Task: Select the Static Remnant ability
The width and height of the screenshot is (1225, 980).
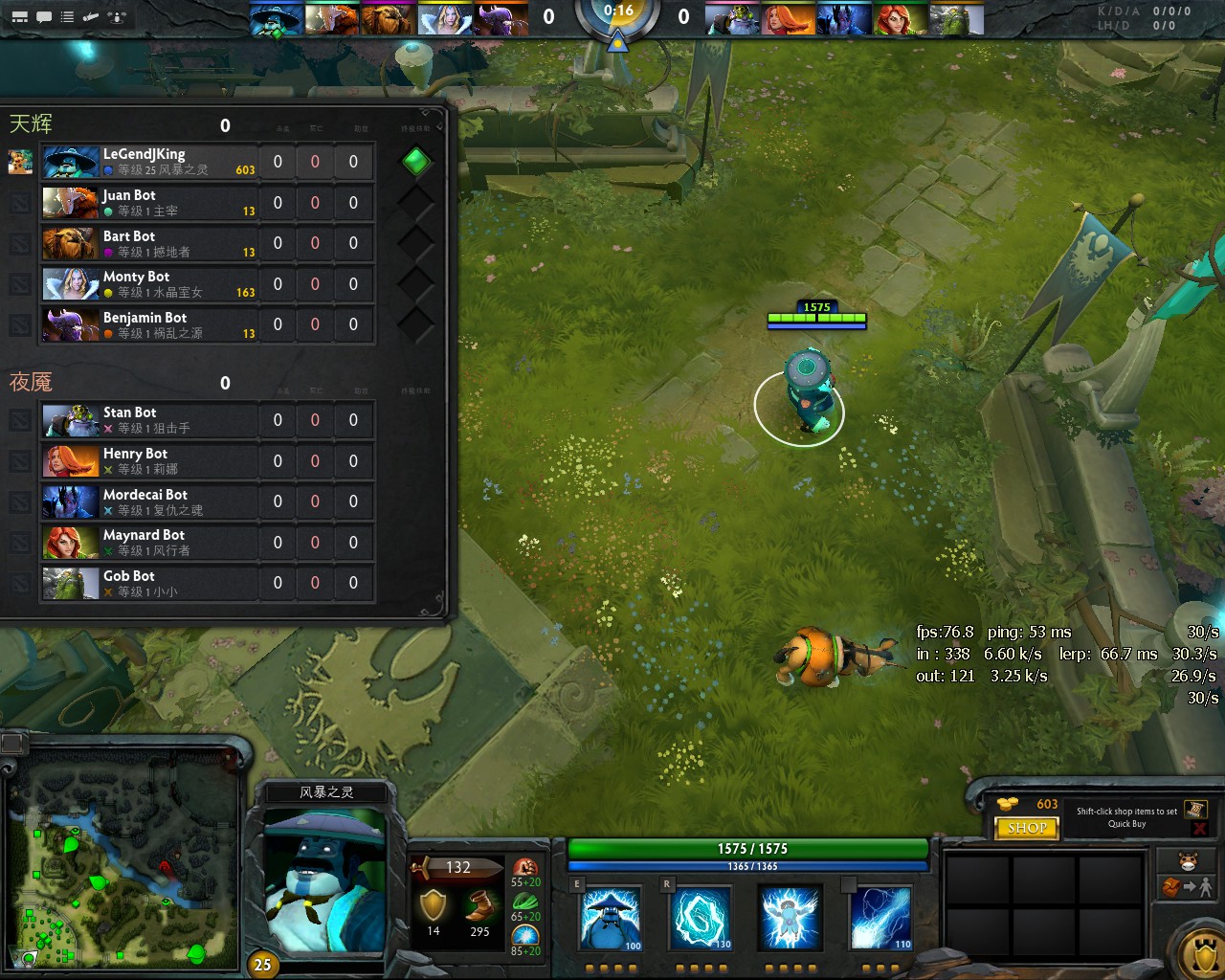Action: 610,917
